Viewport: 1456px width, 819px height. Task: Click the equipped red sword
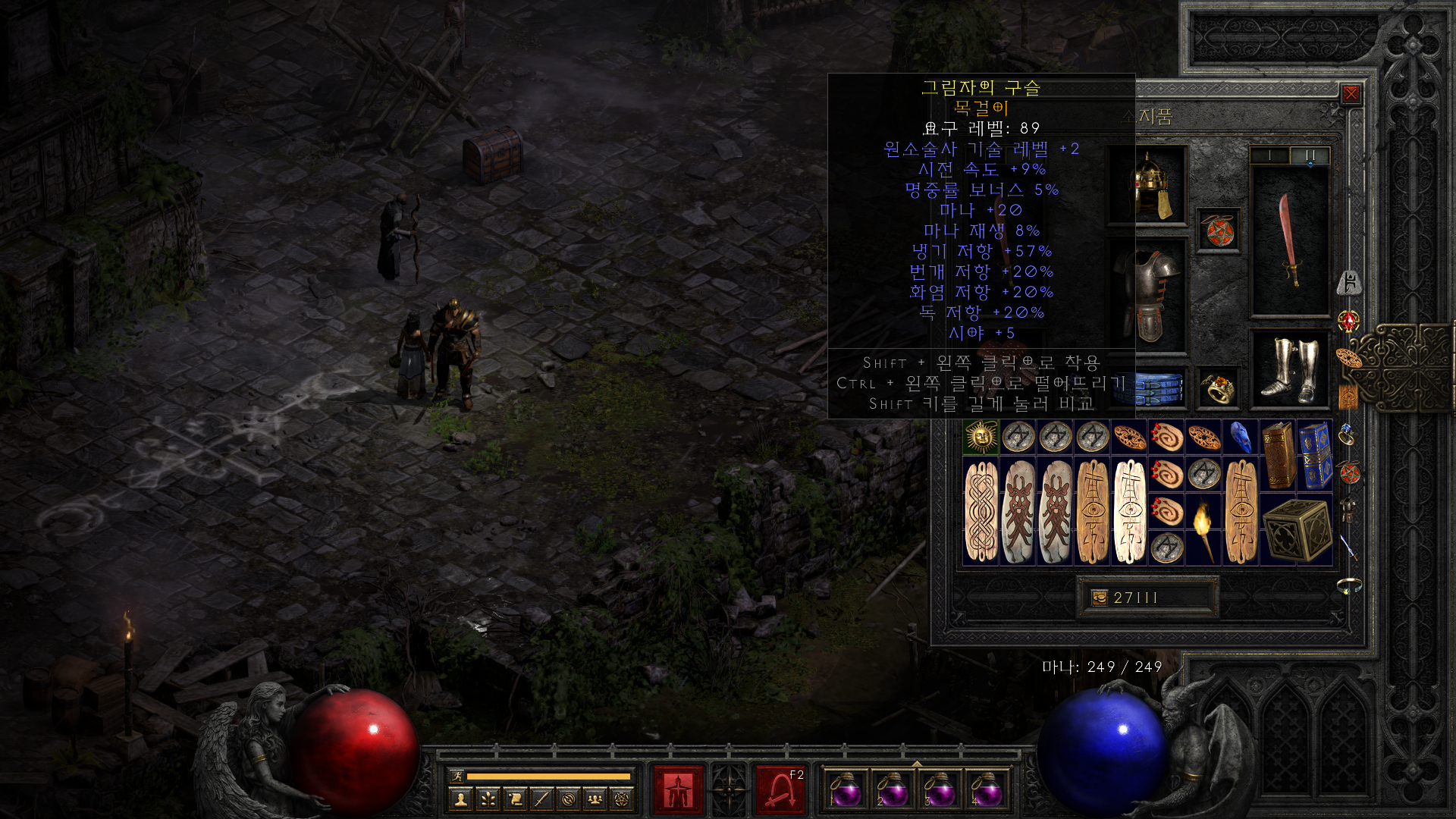[x=1289, y=241]
